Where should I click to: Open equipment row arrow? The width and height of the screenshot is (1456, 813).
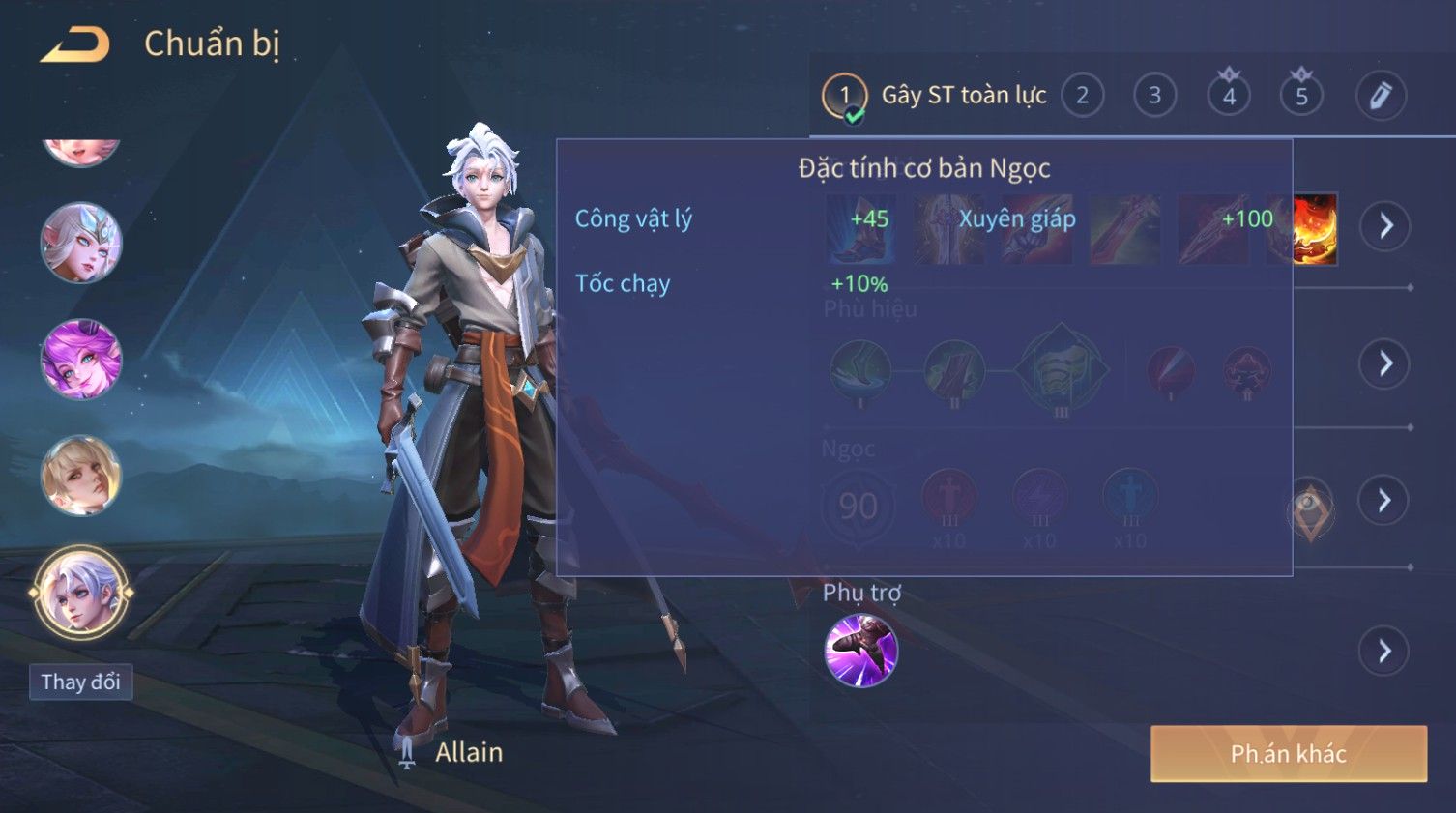point(1385,226)
